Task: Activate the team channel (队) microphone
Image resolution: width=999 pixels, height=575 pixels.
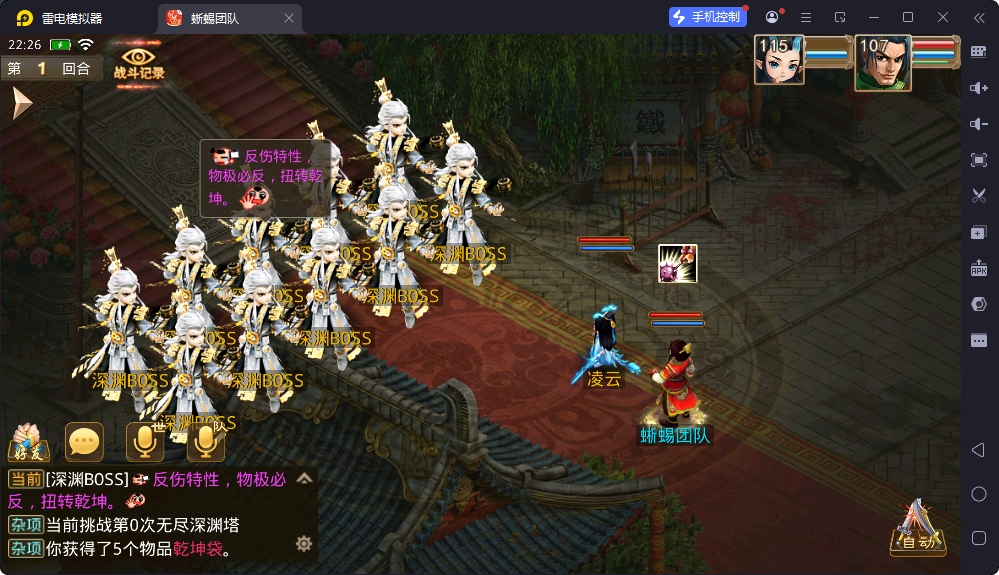Action: pyautogui.click(x=206, y=442)
